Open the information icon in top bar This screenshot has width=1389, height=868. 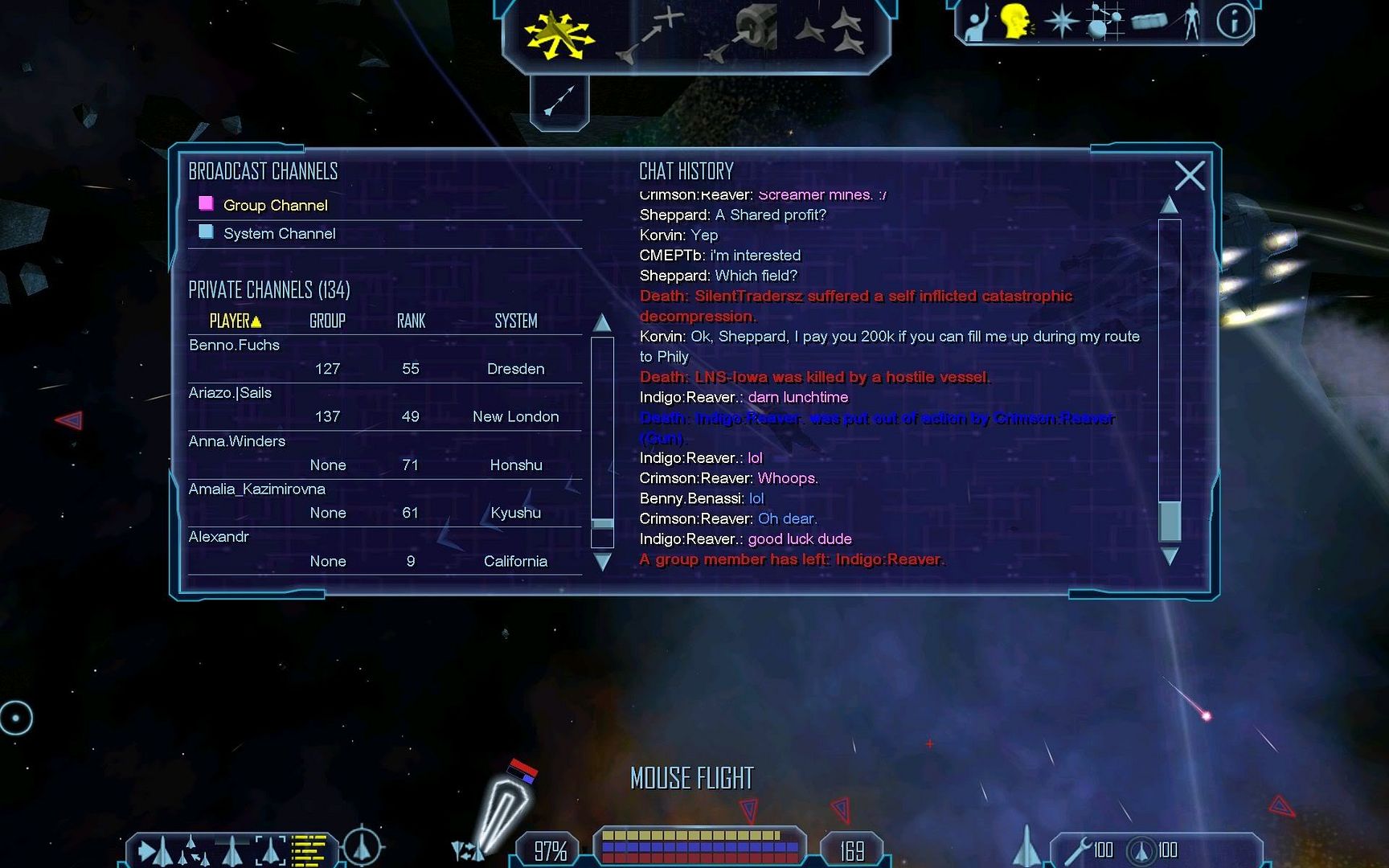1234,22
